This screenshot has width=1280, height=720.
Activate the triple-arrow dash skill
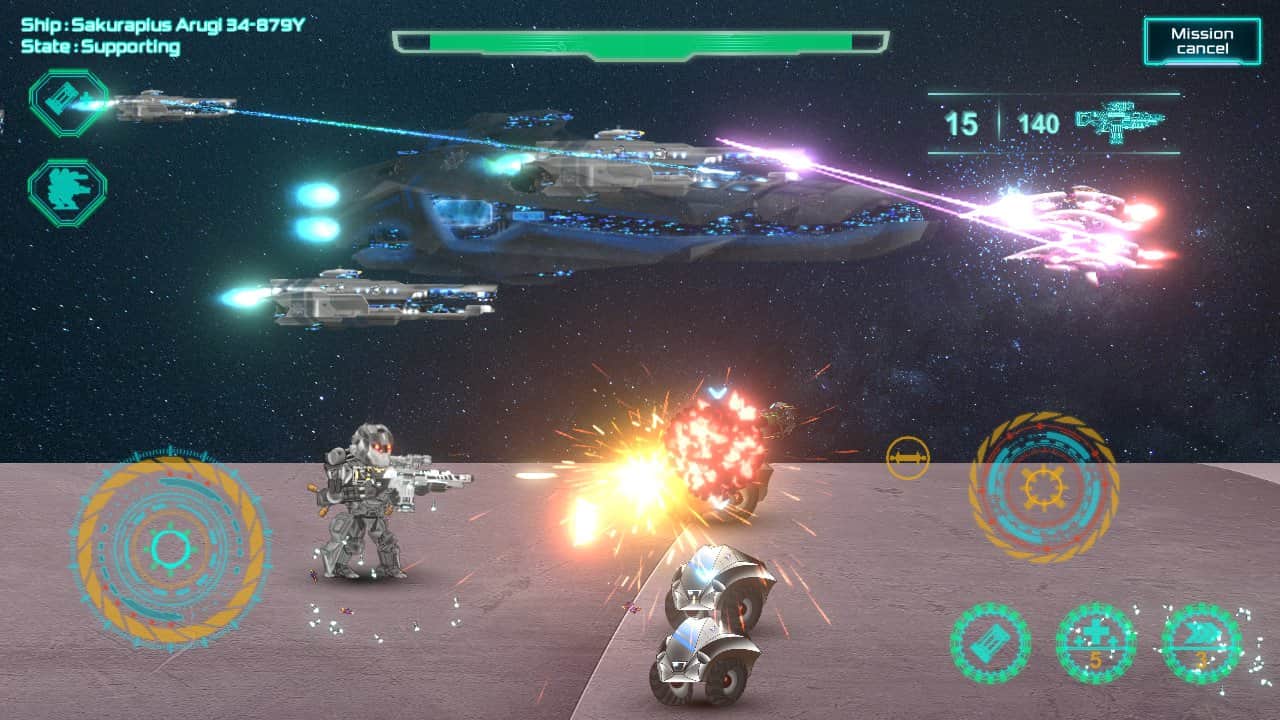point(1201,643)
